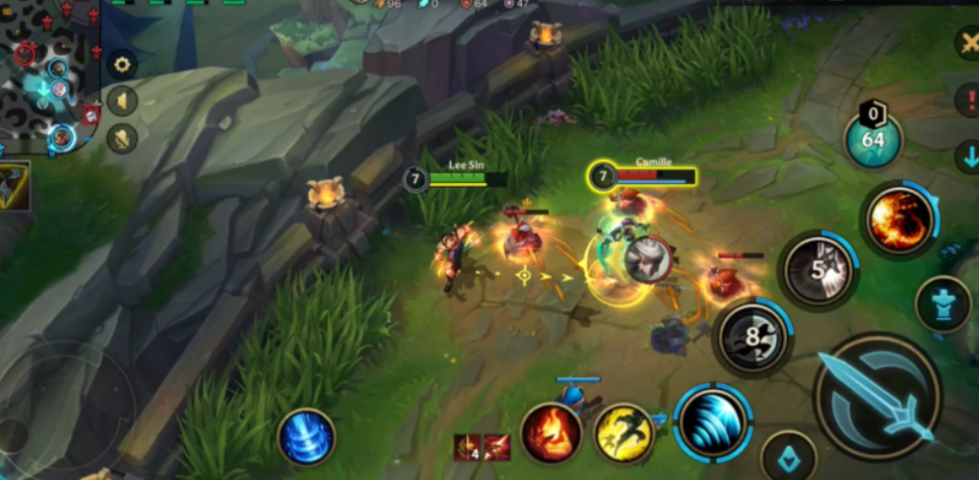Activate the blue swirl recall button
This screenshot has width=979, height=480.
(306, 437)
